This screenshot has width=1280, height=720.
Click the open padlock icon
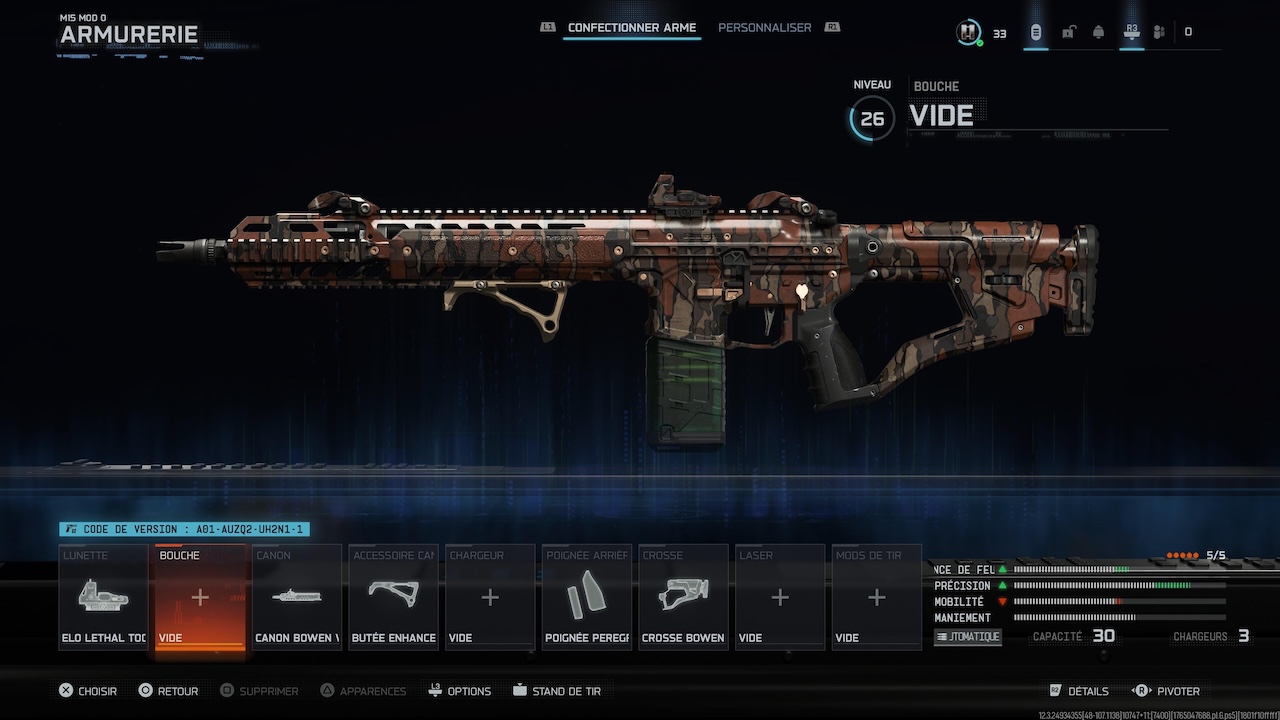(1068, 32)
